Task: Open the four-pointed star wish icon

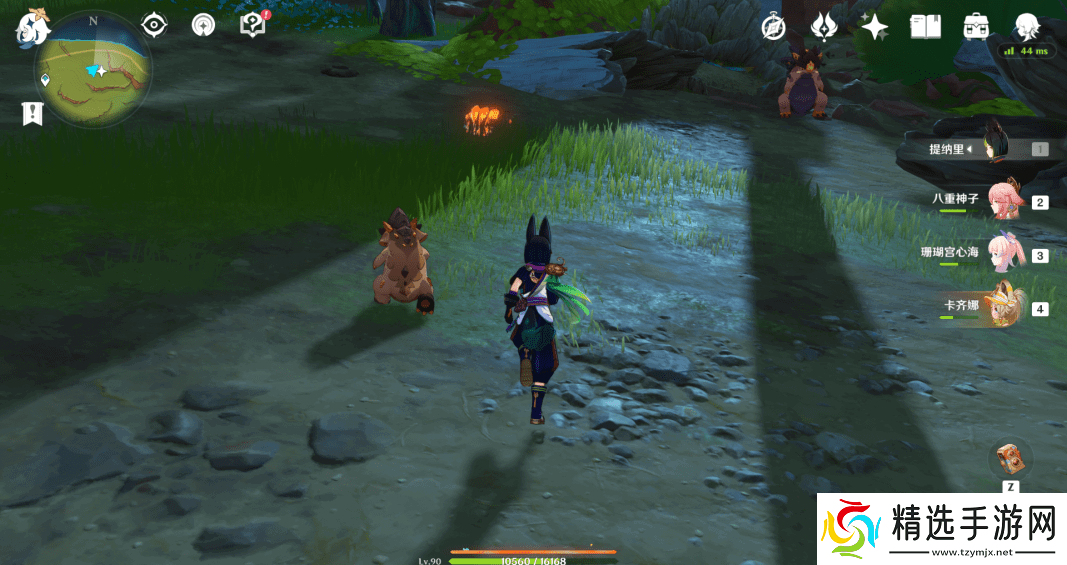Action: point(874,26)
